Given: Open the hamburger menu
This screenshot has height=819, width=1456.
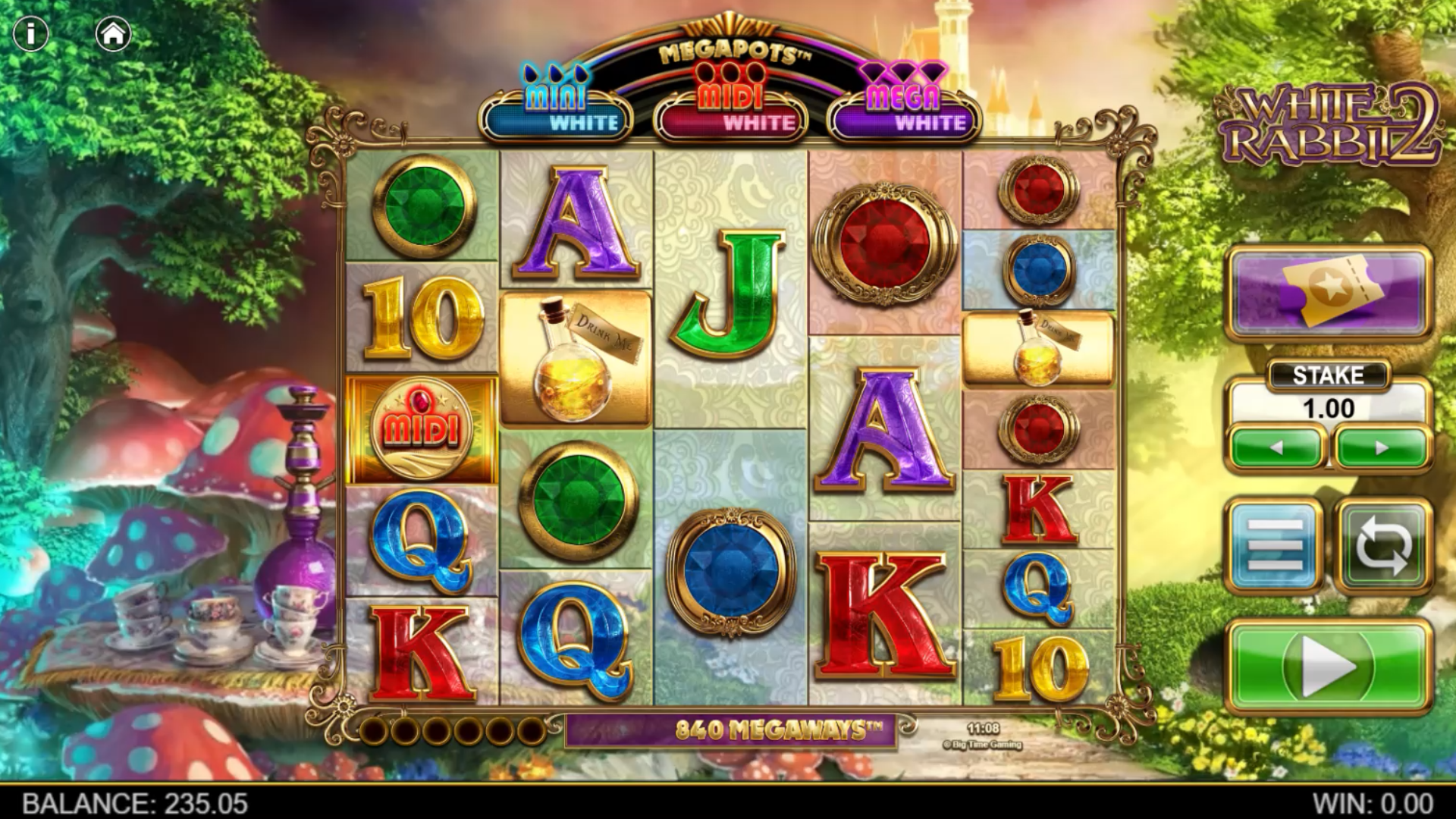Looking at the screenshot, I should point(1275,545).
